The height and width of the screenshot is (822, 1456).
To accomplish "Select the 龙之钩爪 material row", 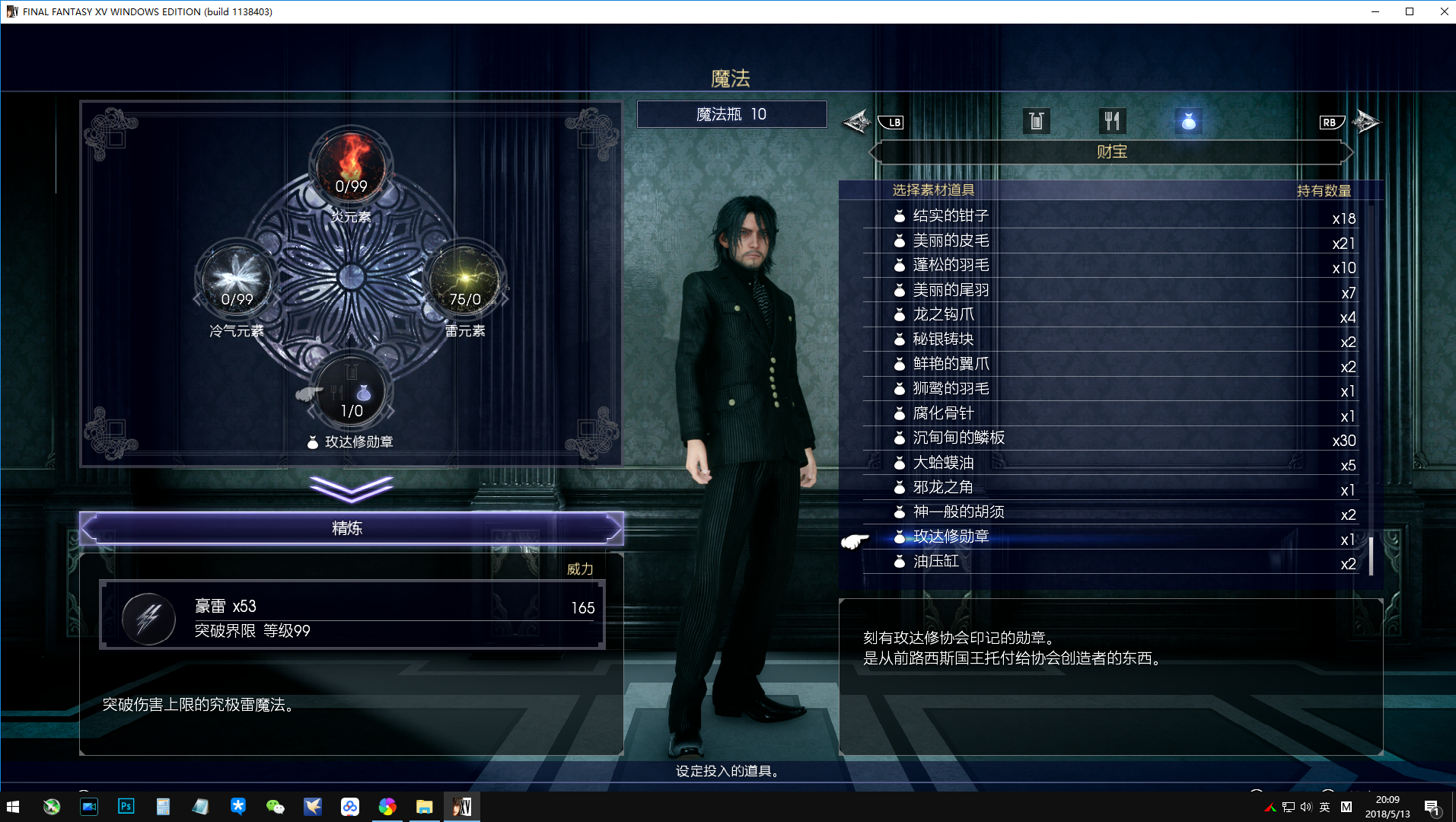I will point(943,315).
